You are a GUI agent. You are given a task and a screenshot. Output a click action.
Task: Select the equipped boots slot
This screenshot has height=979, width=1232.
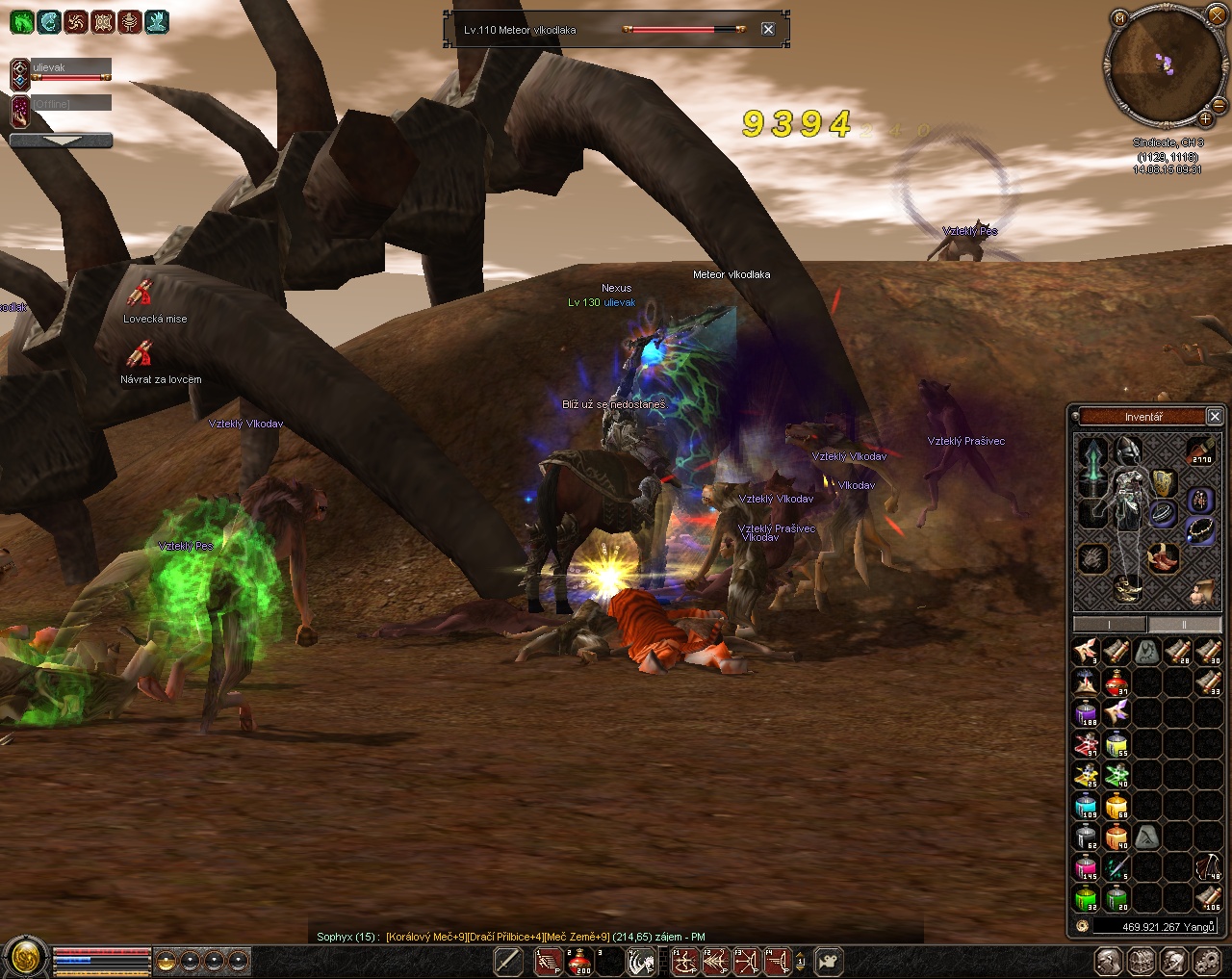[1128, 589]
